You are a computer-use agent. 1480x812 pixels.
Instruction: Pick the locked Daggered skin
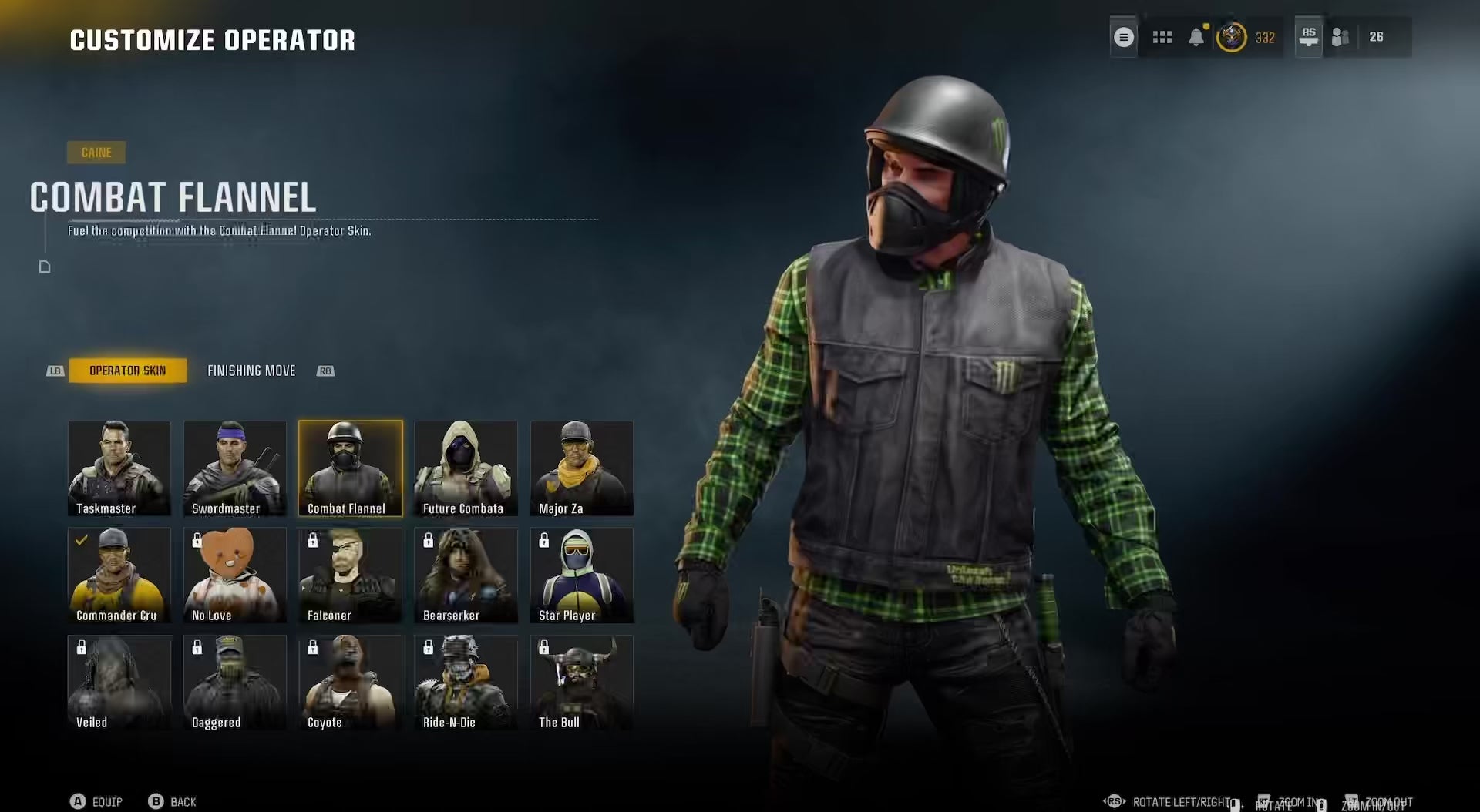[x=235, y=682]
